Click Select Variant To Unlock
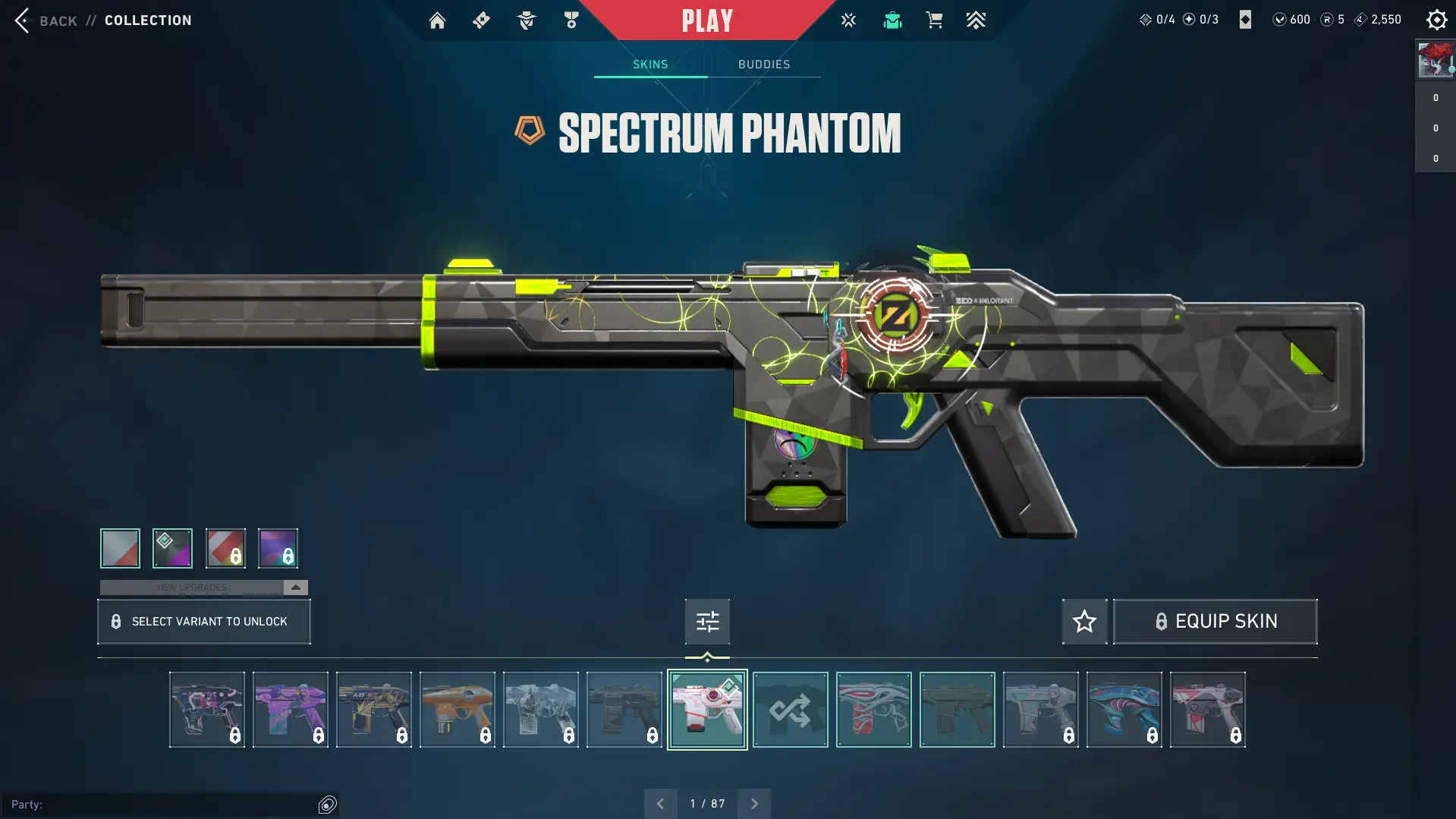This screenshot has width=1456, height=819. [204, 622]
